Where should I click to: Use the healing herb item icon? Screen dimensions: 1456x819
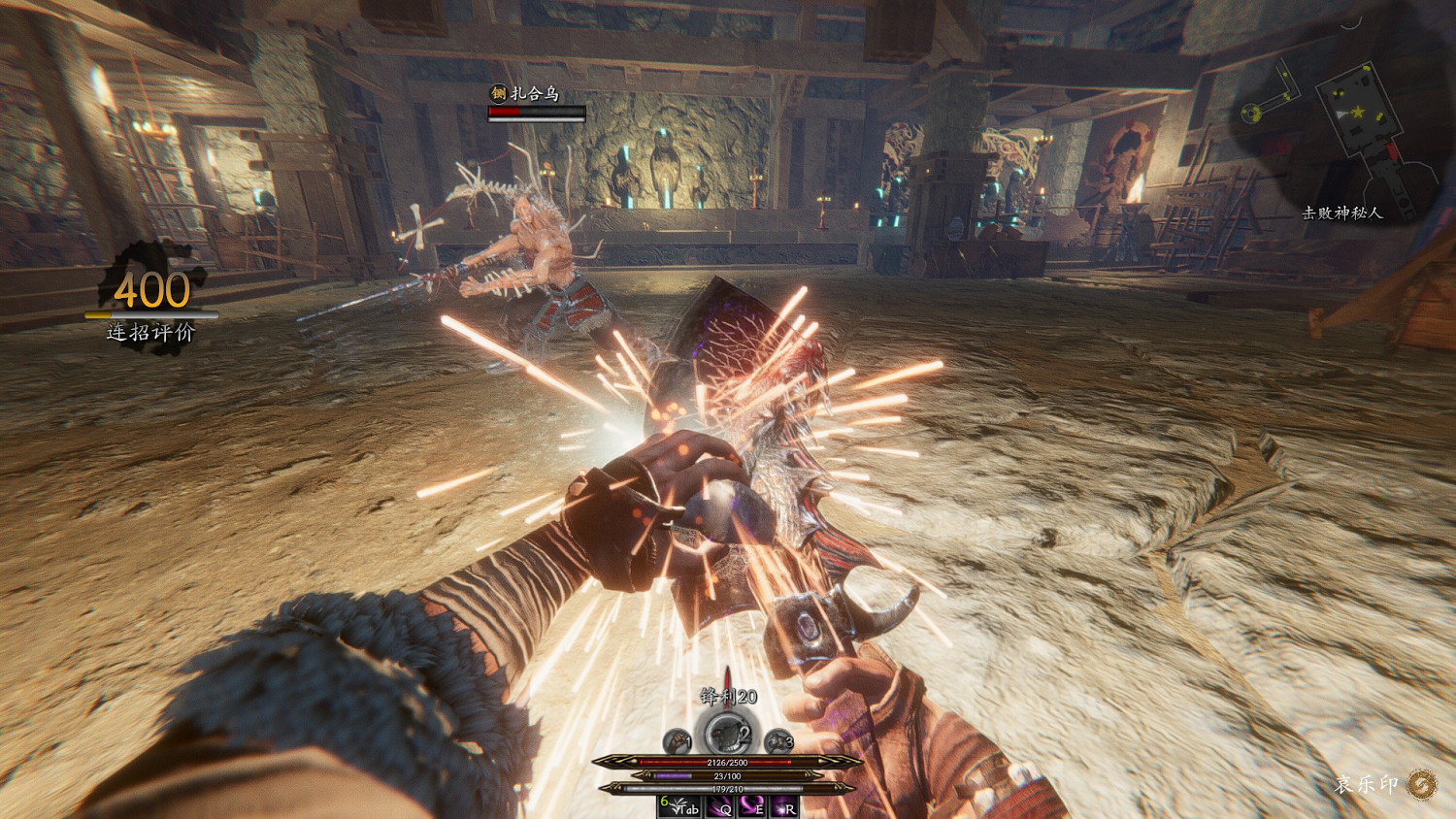pyautogui.click(x=676, y=807)
